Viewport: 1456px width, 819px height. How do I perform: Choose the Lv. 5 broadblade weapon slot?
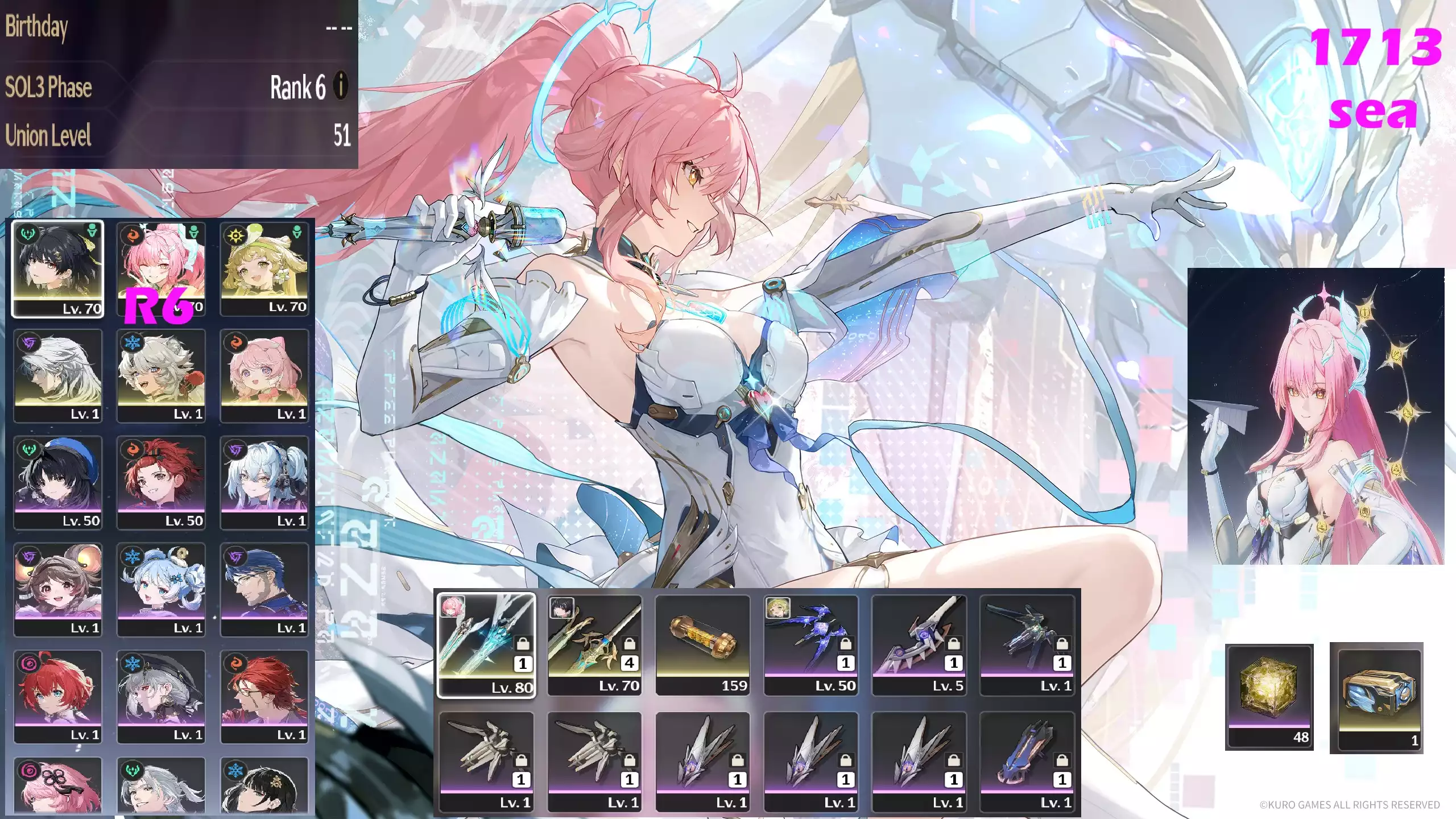tap(919, 645)
